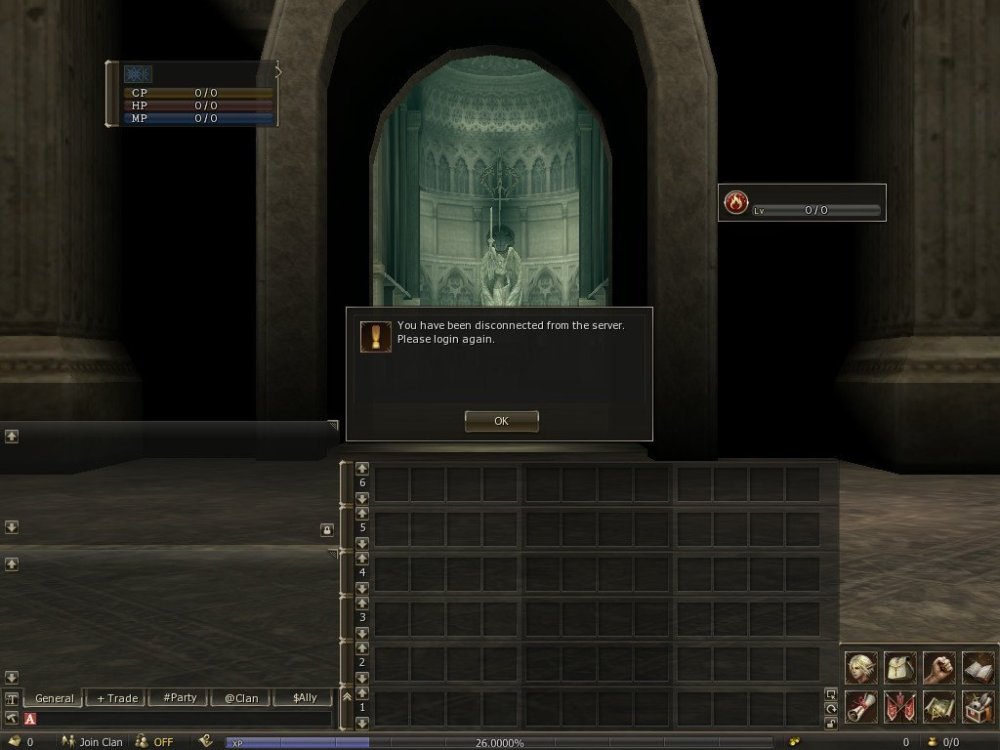This screenshot has height=750, width=1000.
Task: Open the world map icon
Action: click(x=938, y=706)
